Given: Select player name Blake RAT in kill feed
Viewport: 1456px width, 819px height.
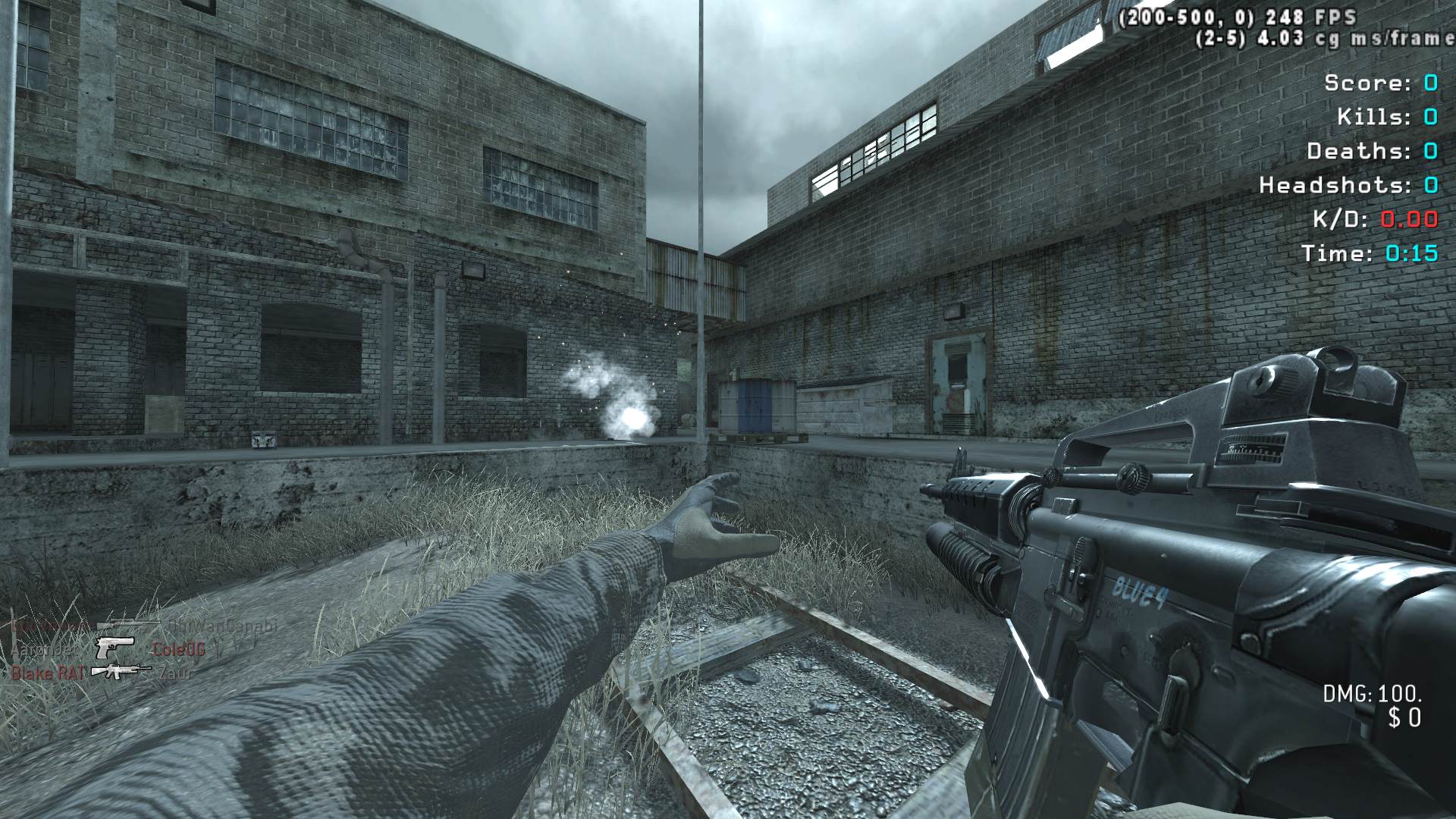Looking at the screenshot, I should (x=47, y=673).
